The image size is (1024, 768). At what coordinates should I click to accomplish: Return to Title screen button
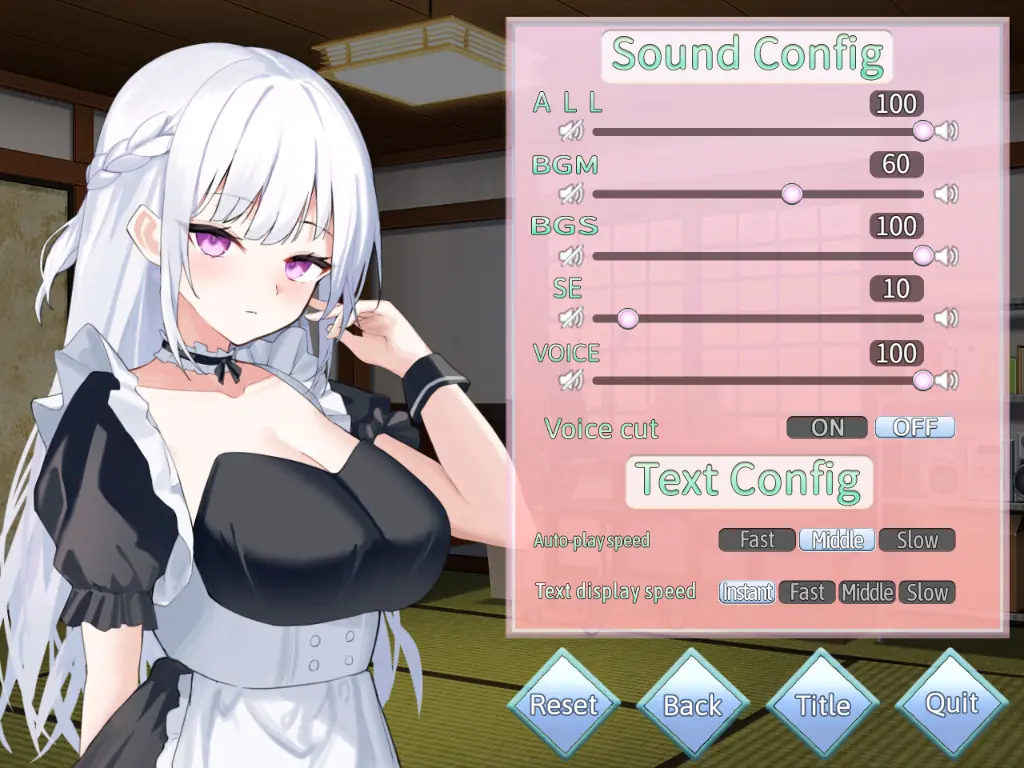tap(822, 705)
